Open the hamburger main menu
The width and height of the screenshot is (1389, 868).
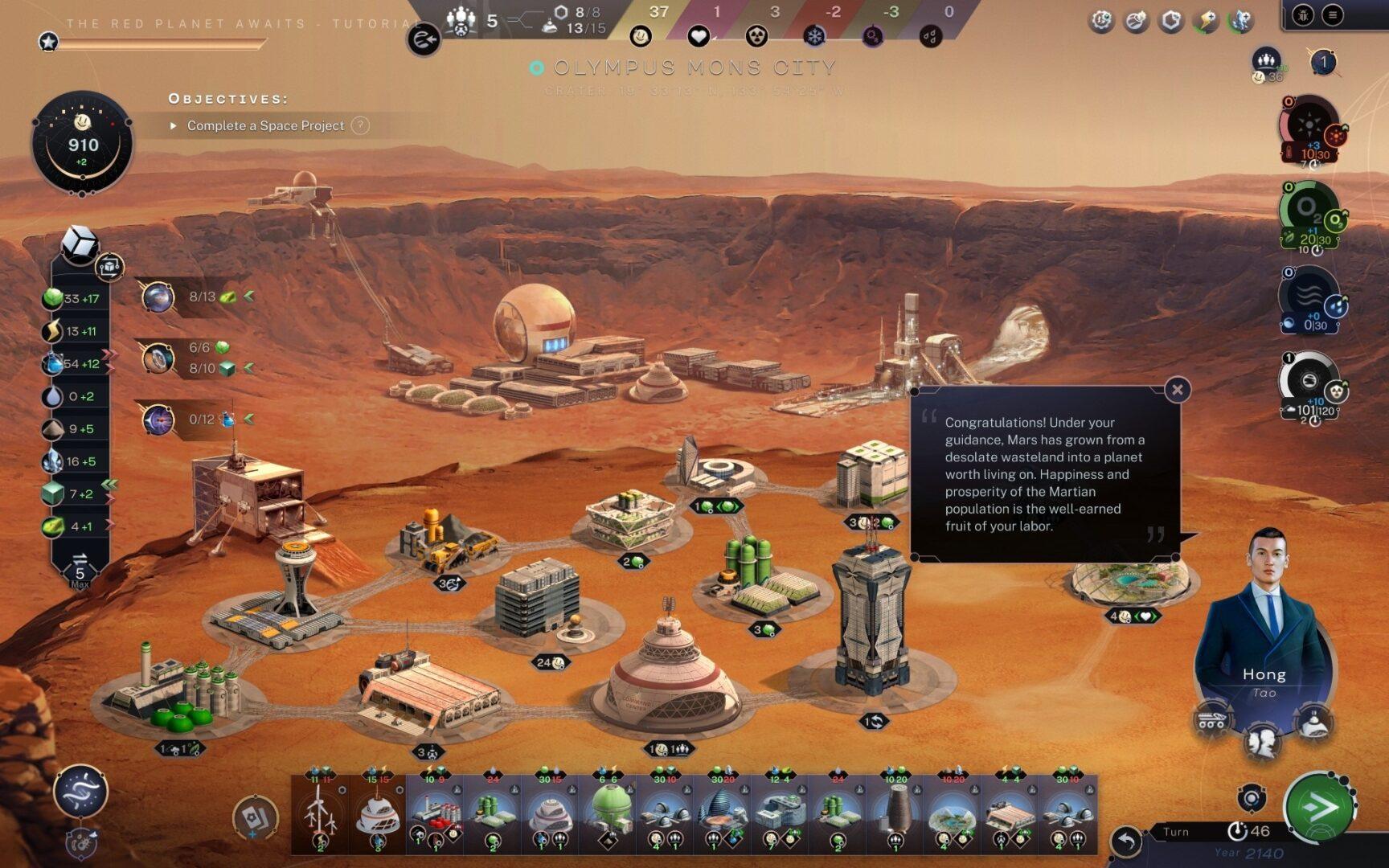tap(1333, 14)
